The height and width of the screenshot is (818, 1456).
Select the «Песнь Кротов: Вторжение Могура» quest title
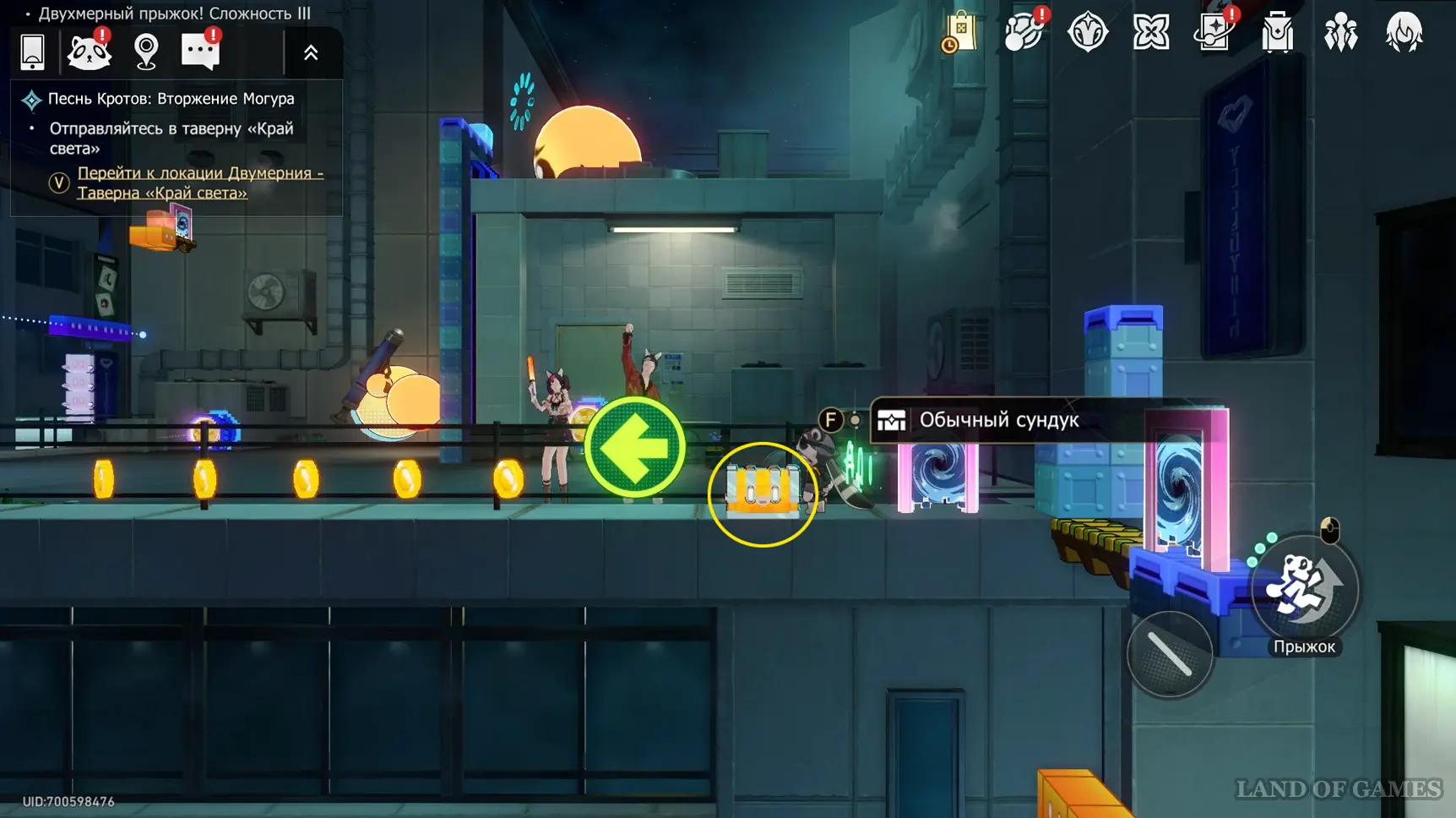pyautogui.click(x=171, y=99)
